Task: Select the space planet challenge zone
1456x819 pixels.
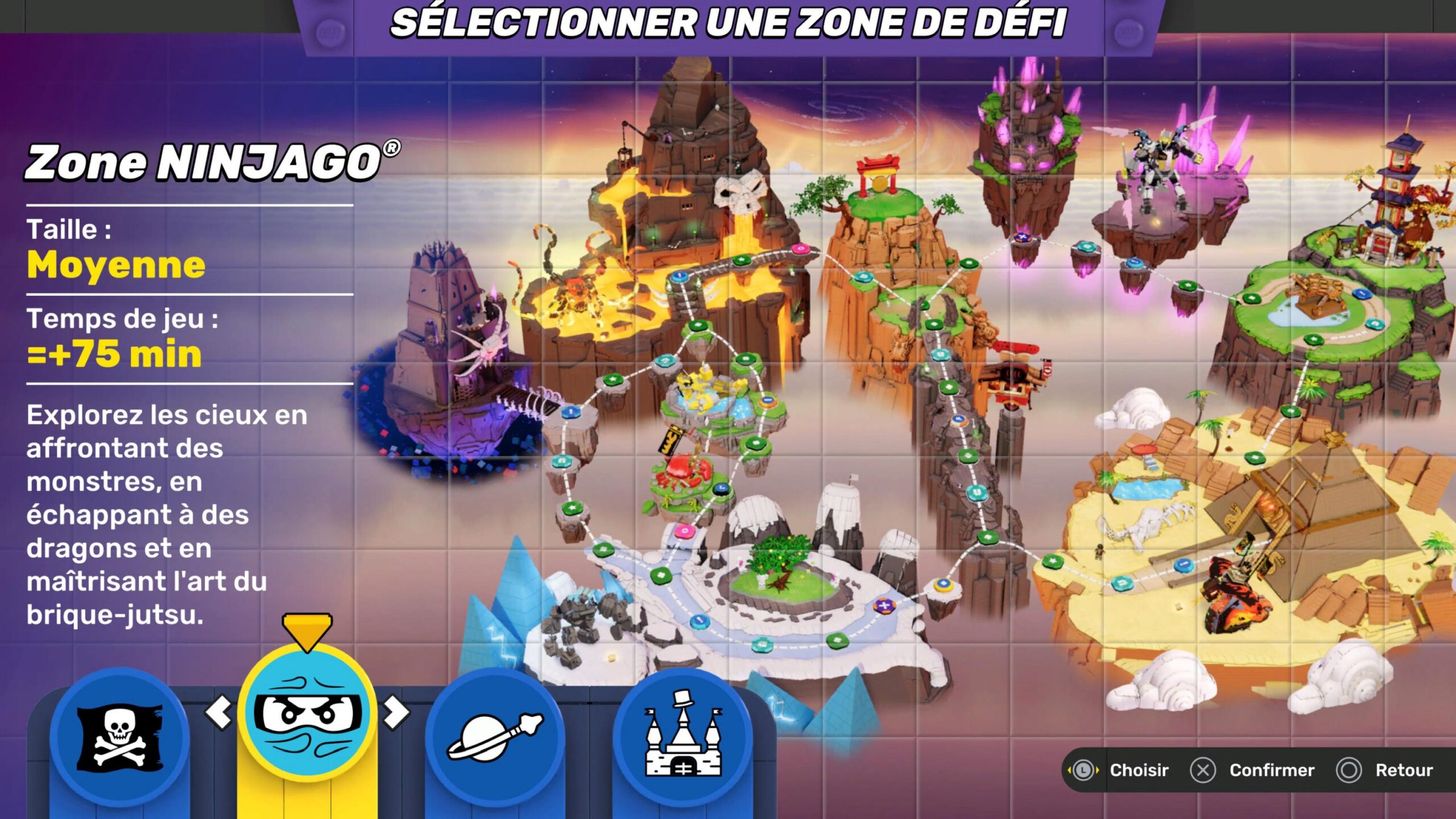Action: pyautogui.click(x=495, y=738)
